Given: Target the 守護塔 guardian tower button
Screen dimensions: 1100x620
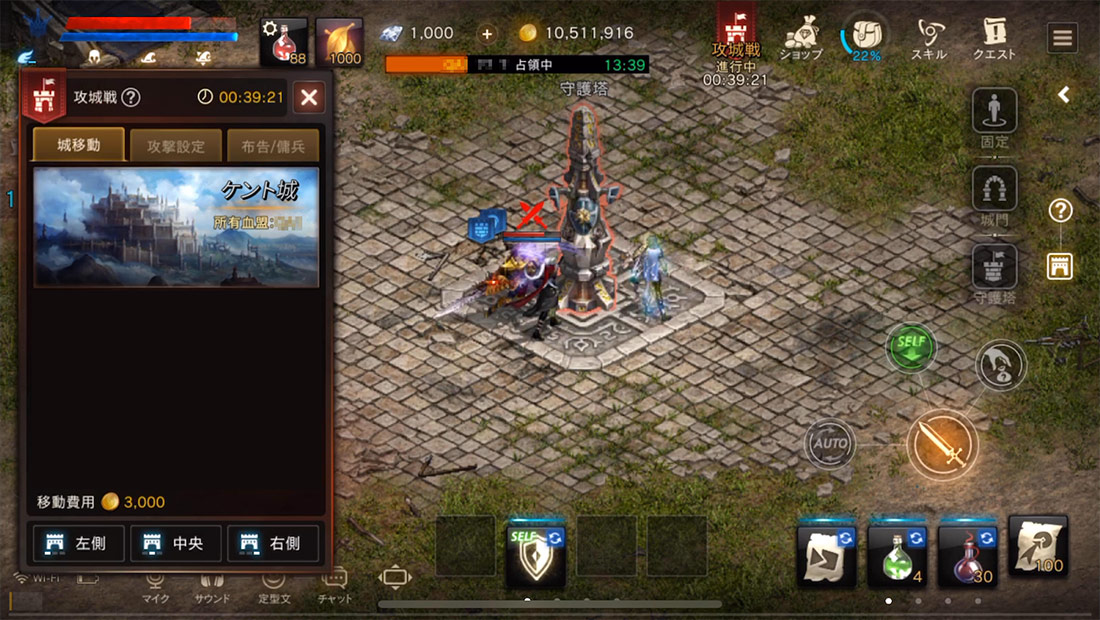Looking at the screenshot, I should [995, 268].
